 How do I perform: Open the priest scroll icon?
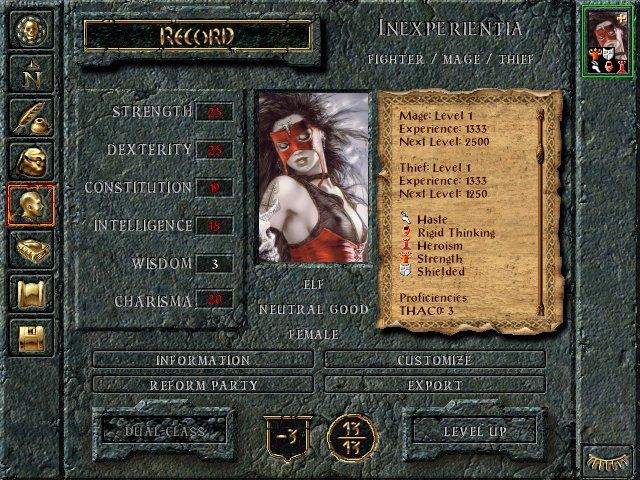pyautogui.click(x=30, y=293)
